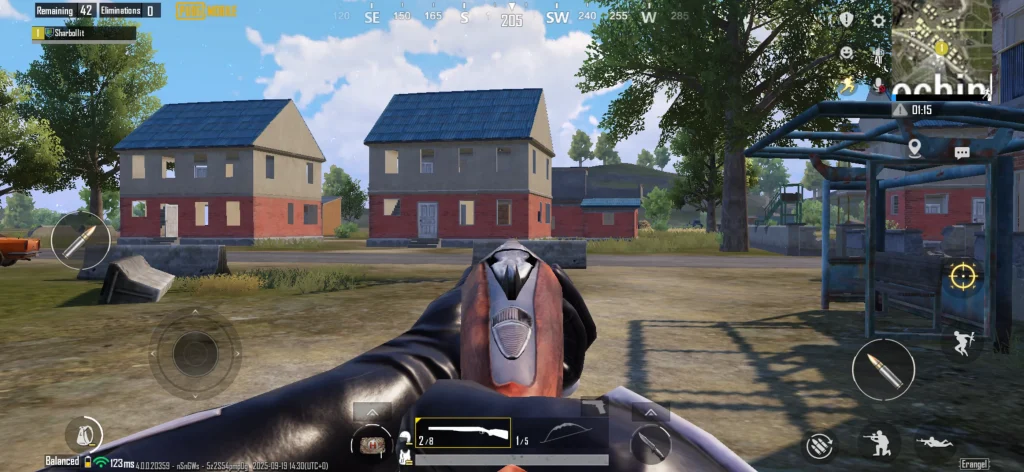Image resolution: width=1024 pixels, height=472 pixels.
Task: Open the emote smiley menu
Action: [846, 51]
